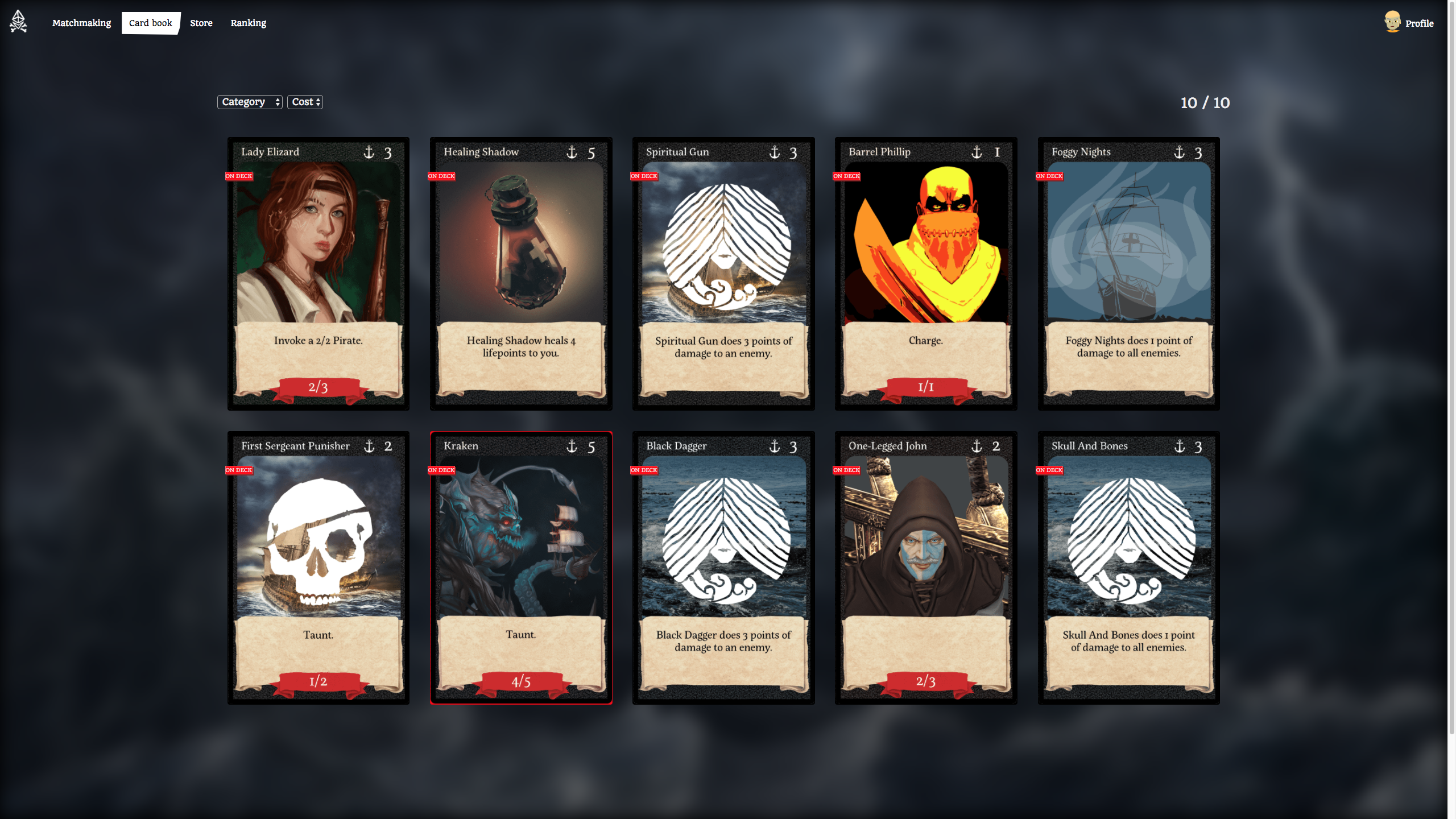Open the Category filter dropdown
The image size is (1456, 819).
(250, 102)
